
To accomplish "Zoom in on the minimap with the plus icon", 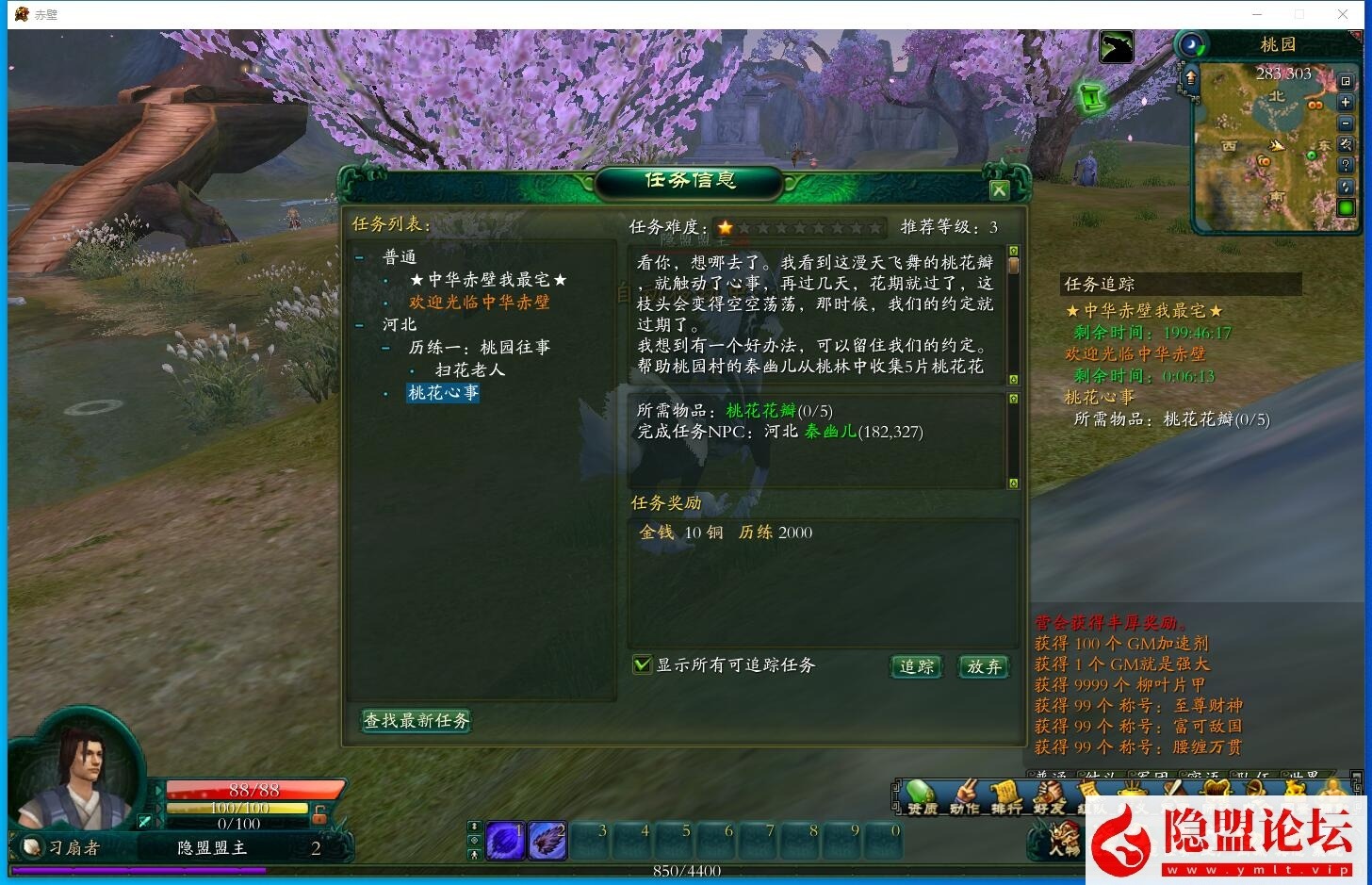I will (1346, 102).
